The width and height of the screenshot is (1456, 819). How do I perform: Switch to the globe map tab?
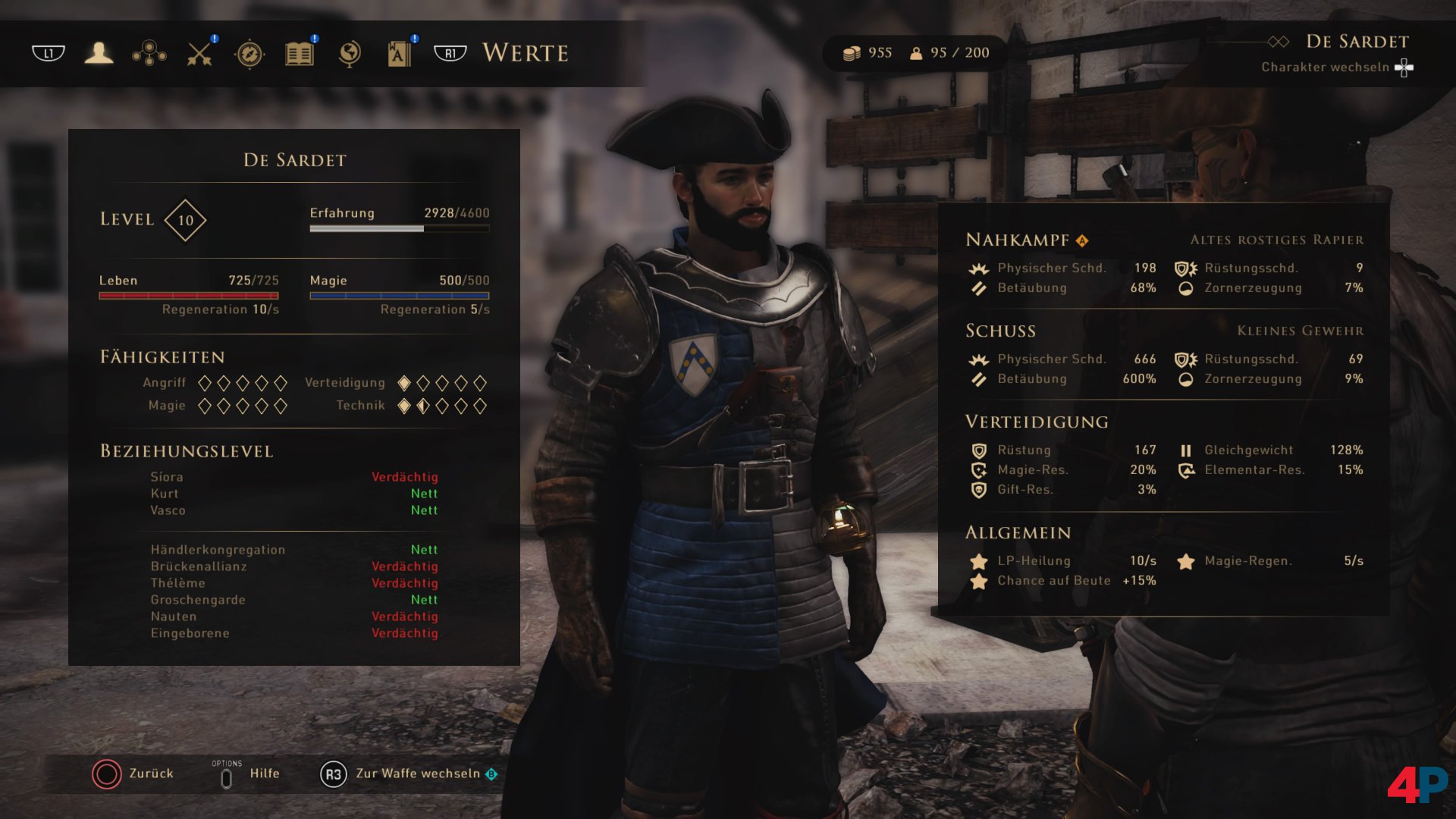(x=350, y=54)
